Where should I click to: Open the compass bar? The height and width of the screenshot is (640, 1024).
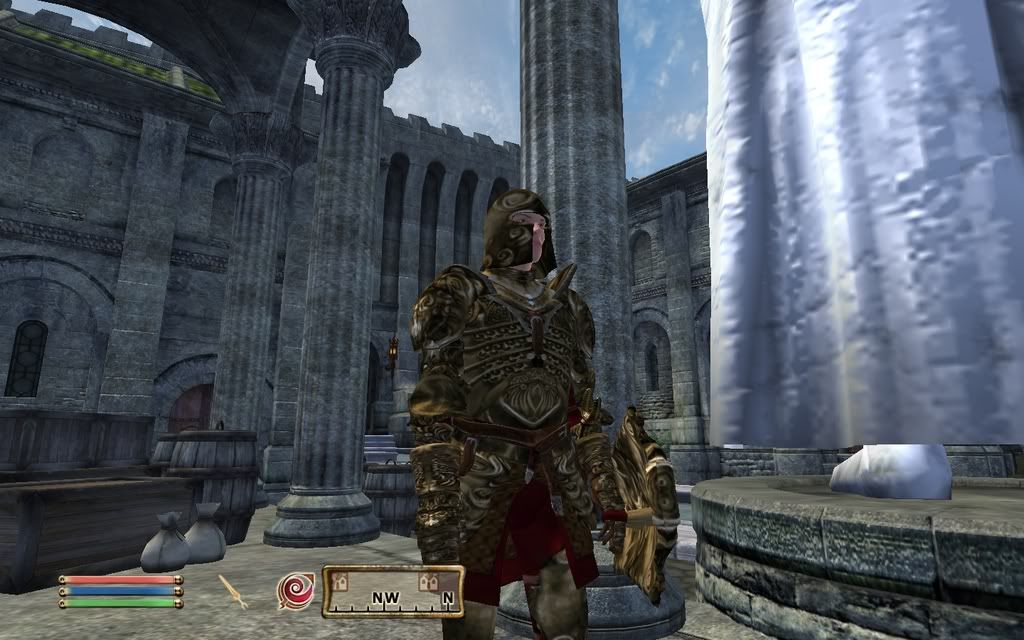point(393,591)
